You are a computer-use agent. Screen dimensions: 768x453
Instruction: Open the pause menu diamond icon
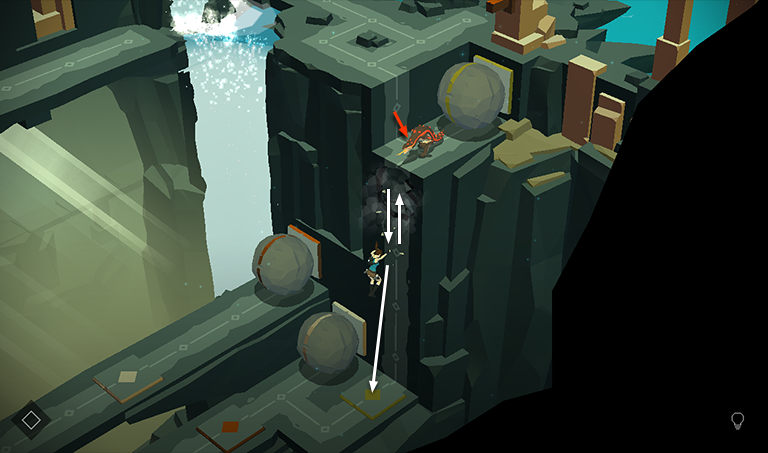pos(31,420)
